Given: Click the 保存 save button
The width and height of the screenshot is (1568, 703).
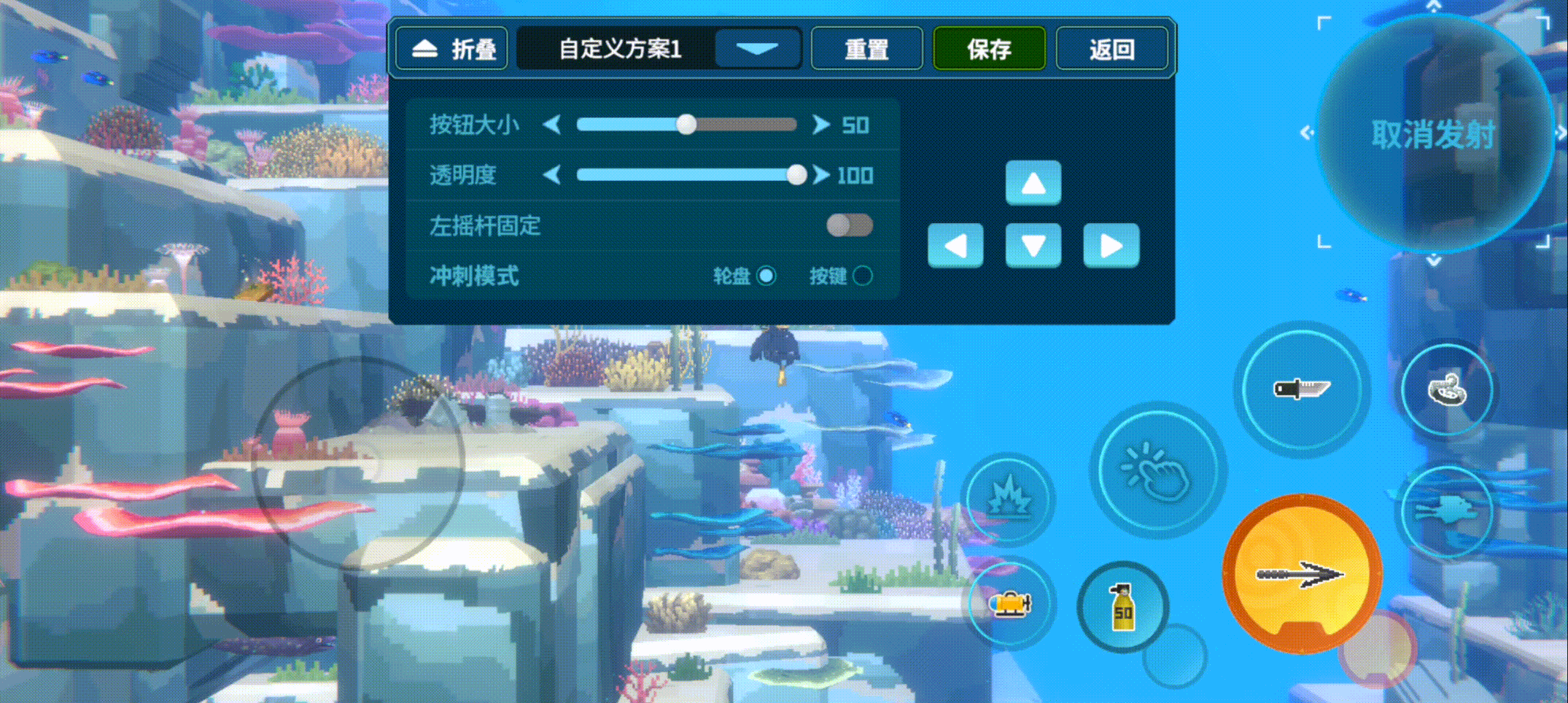Looking at the screenshot, I should click(988, 48).
